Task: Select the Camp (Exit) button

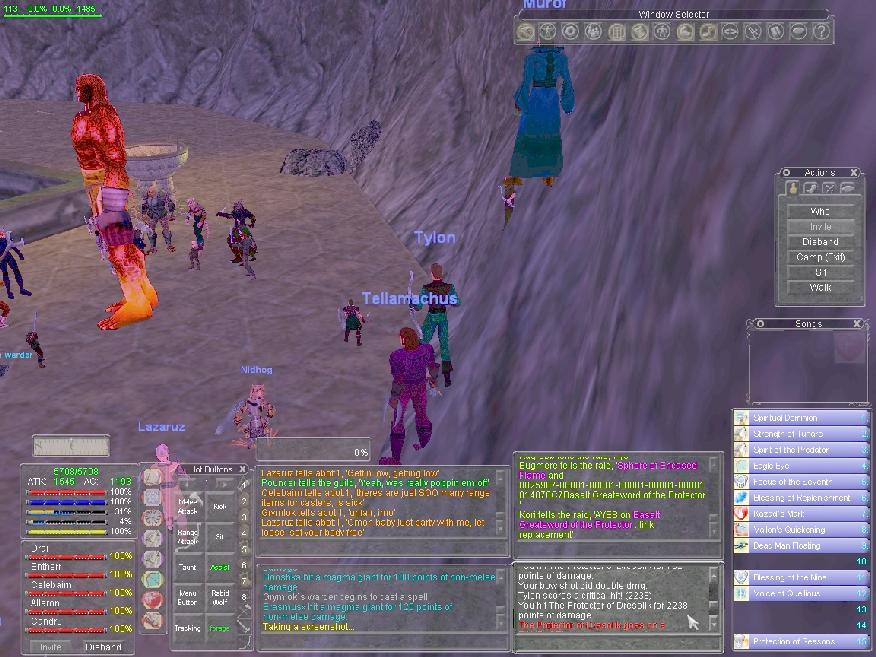Action: coord(820,257)
